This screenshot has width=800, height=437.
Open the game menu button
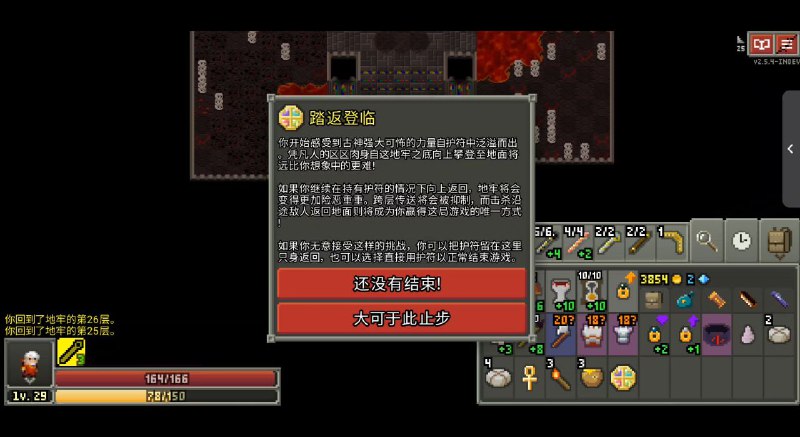[x=787, y=44]
